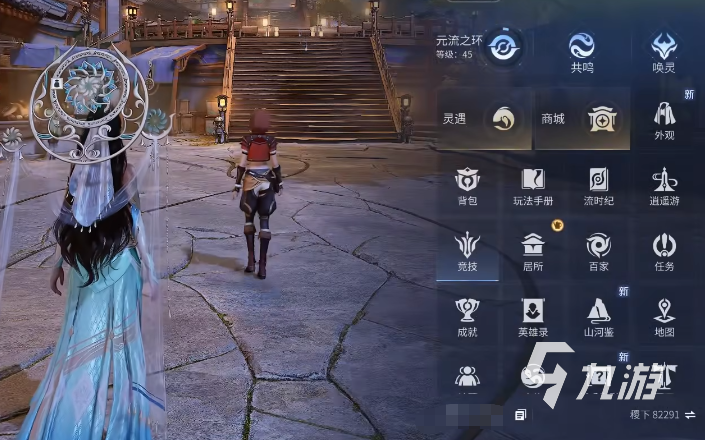Screen dimensions: 705x440
Task: Click the server switch arrows beside 稷下82291
Action: point(690,415)
